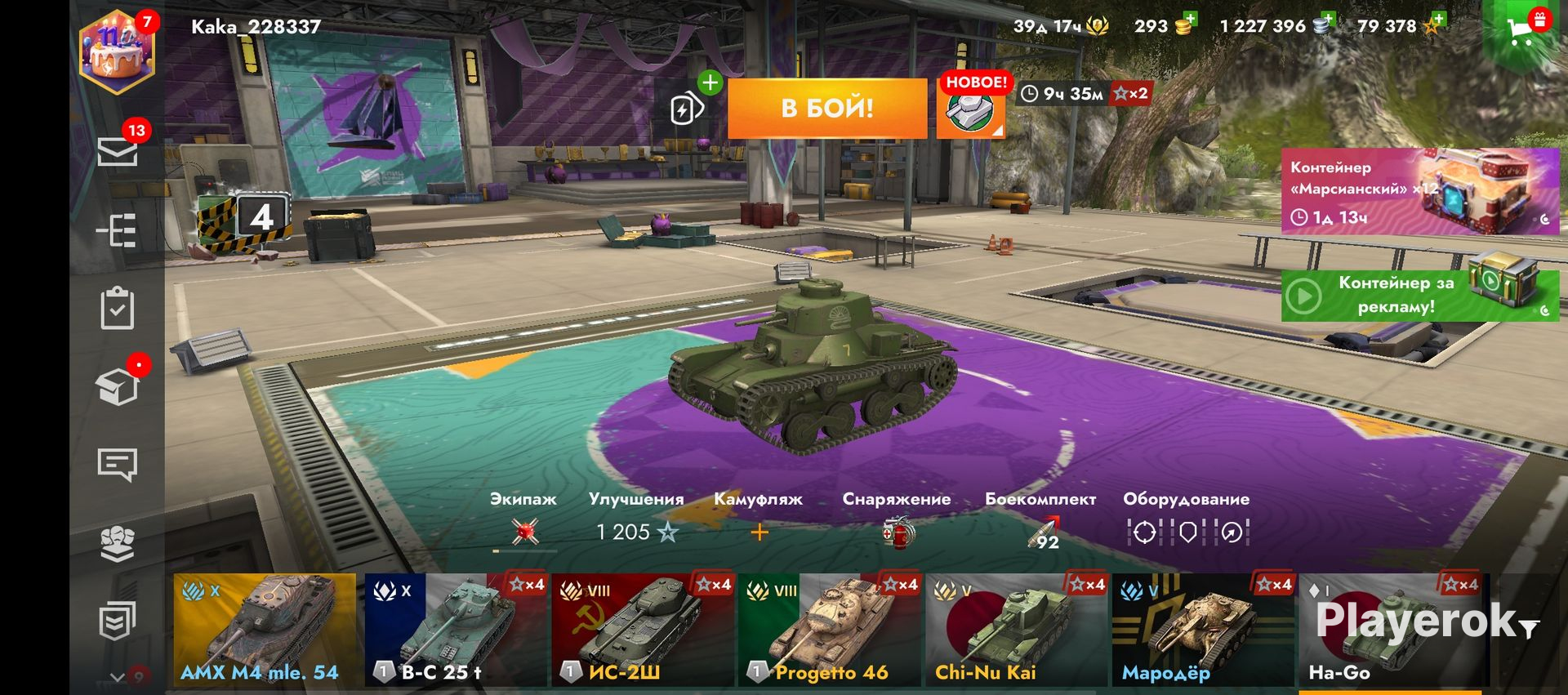Open the shop cart icon
The width and height of the screenshot is (1568, 695).
(x=1522, y=31)
